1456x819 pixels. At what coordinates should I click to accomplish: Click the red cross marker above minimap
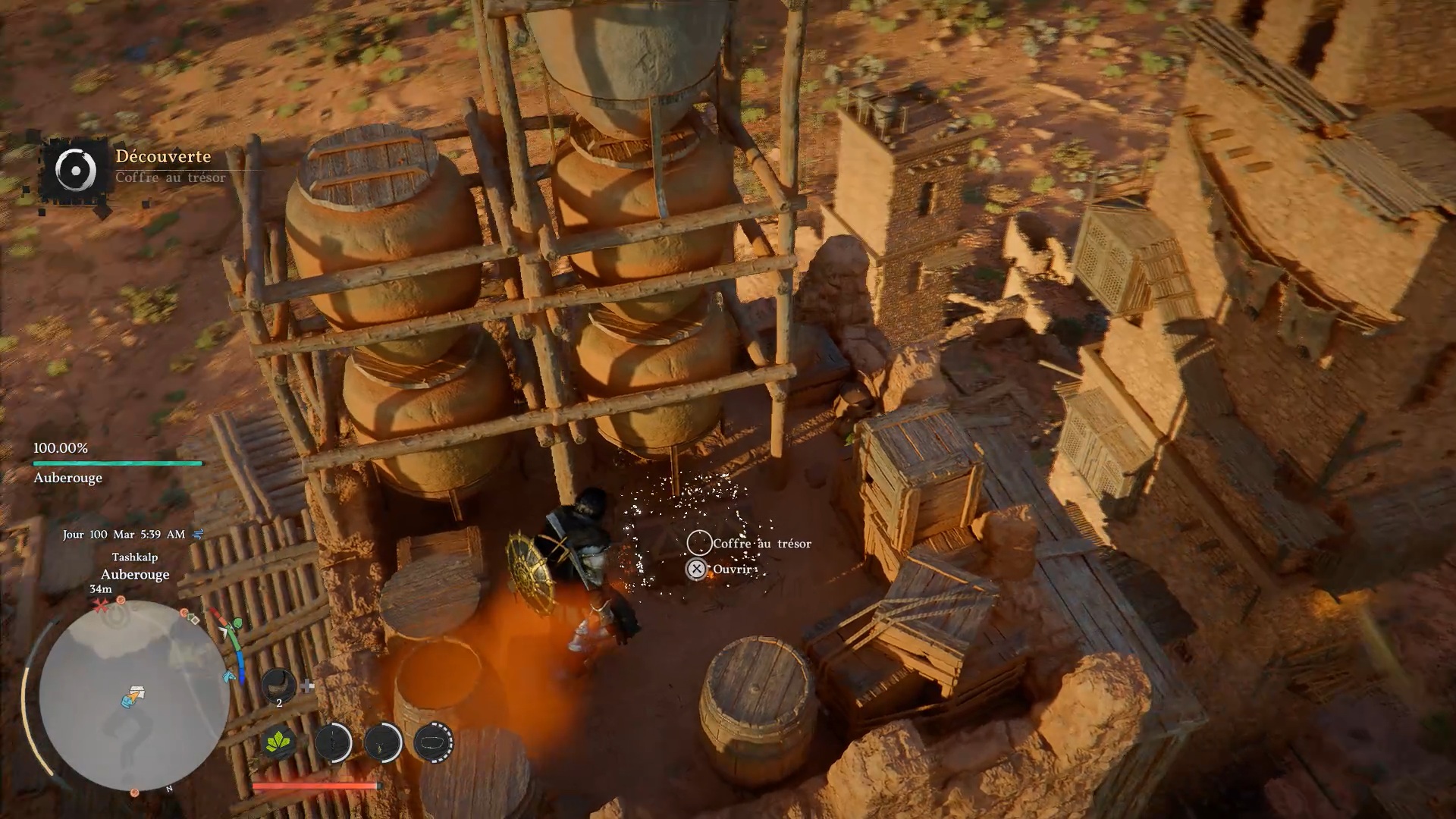[100, 605]
